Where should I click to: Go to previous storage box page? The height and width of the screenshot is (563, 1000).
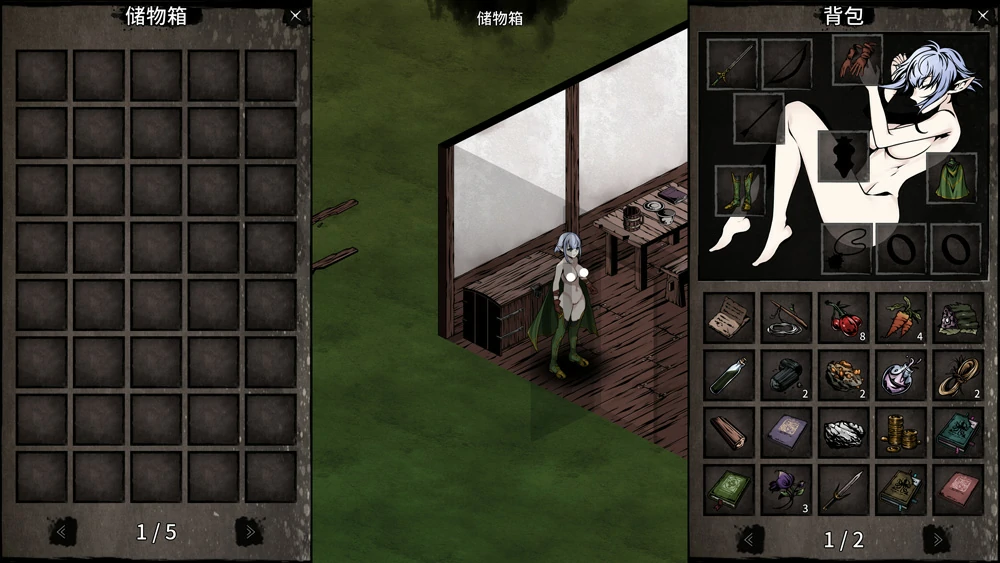click(62, 532)
